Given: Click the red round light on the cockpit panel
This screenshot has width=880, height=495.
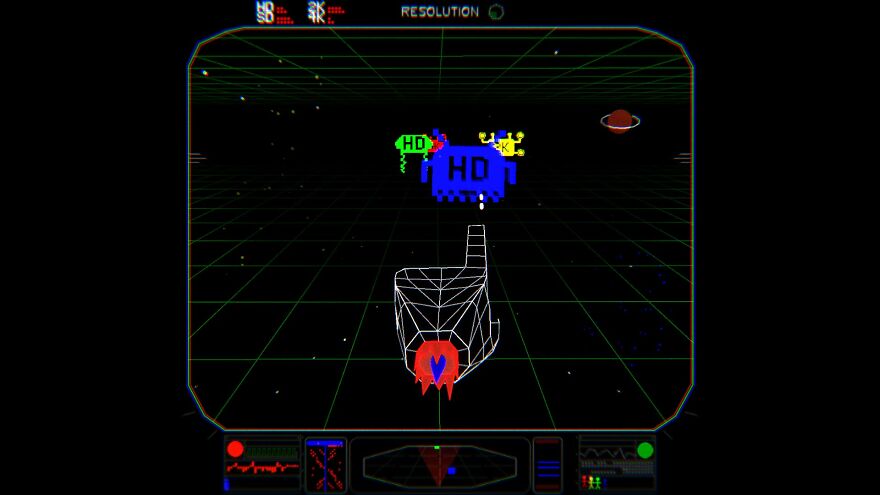Looking at the screenshot, I should 235,449.
